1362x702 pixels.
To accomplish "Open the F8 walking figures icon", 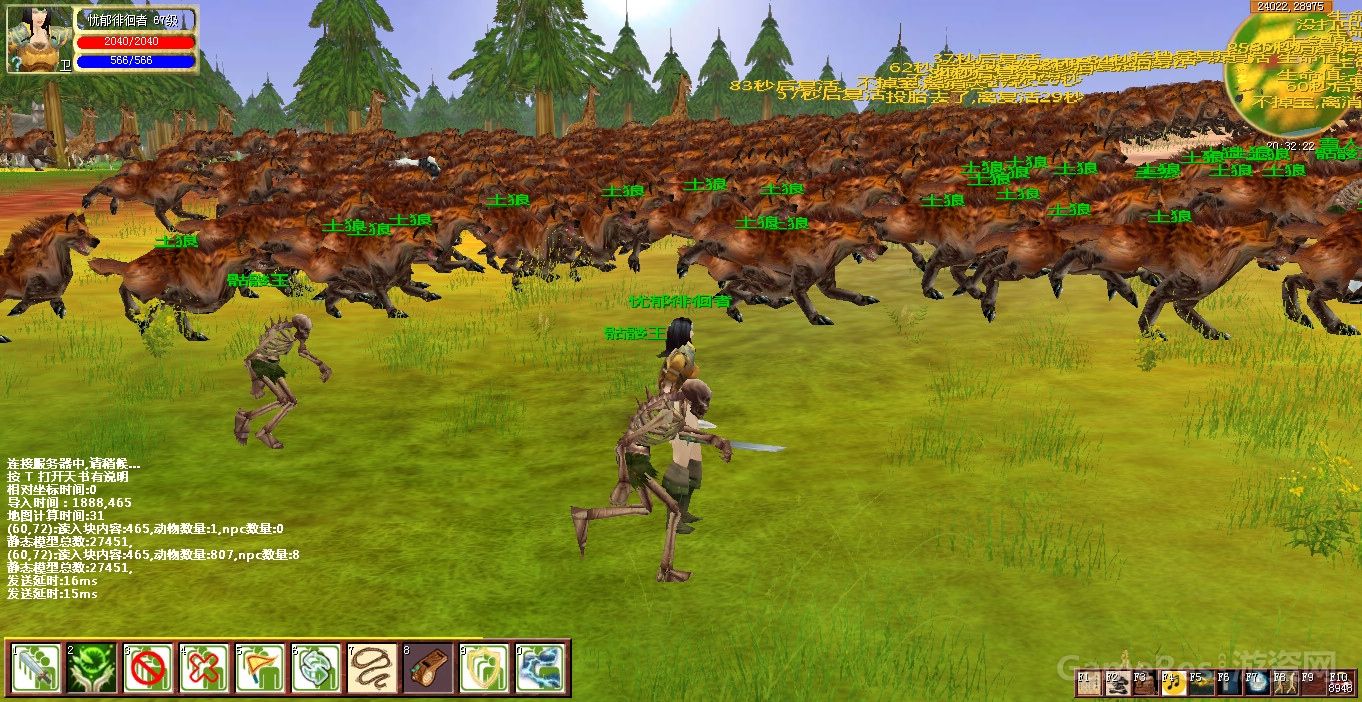I will [1284, 684].
